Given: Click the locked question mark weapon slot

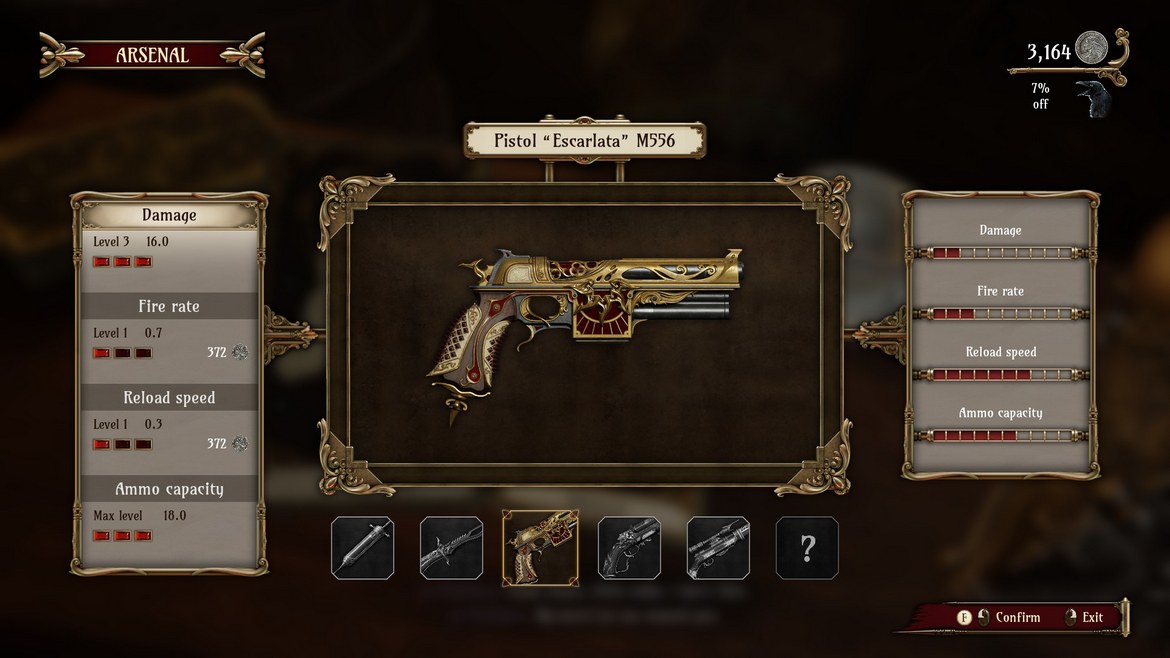Looking at the screenshot, I should (807, 548).
